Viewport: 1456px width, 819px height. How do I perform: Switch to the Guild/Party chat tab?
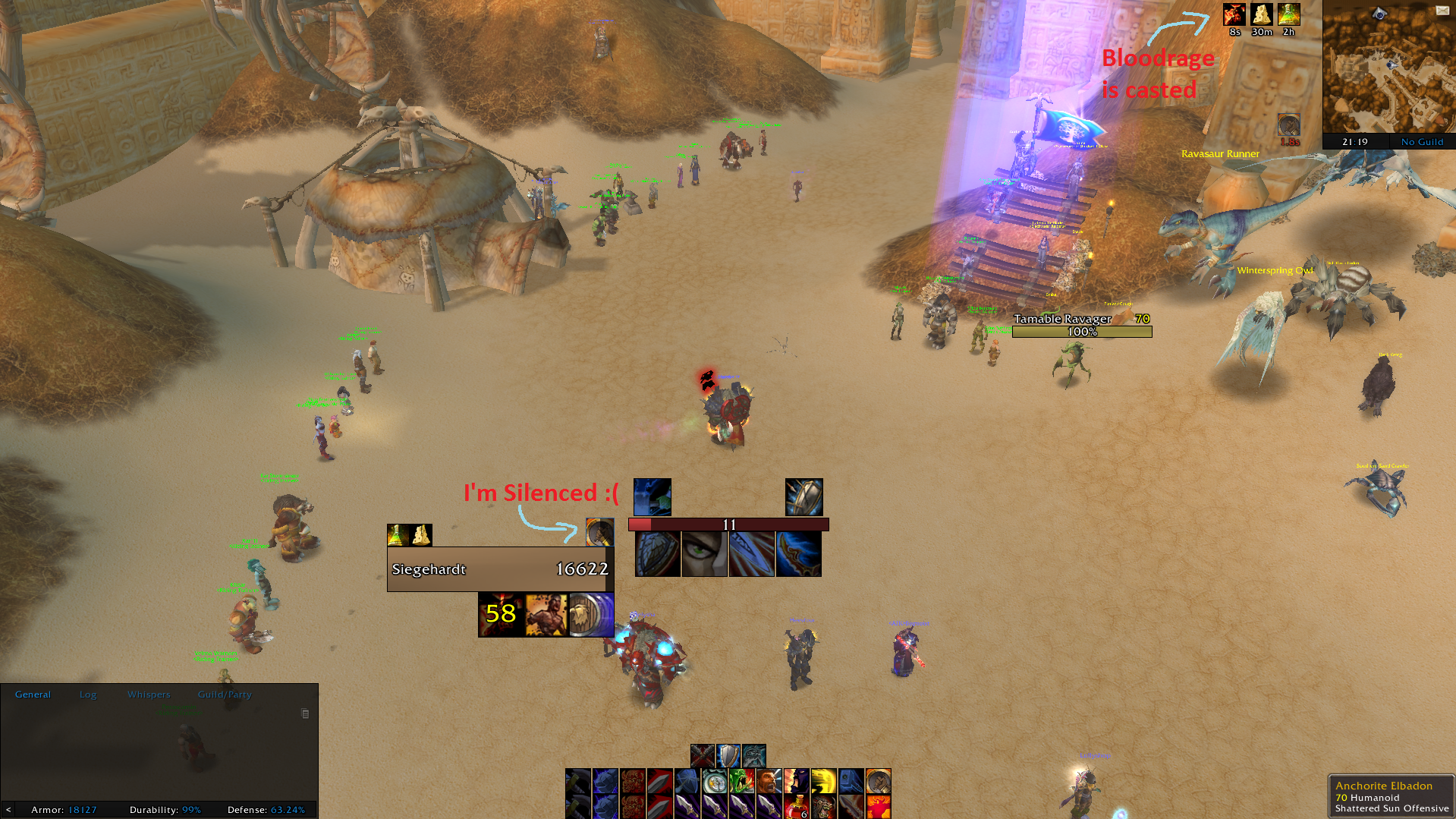[224, 694]
